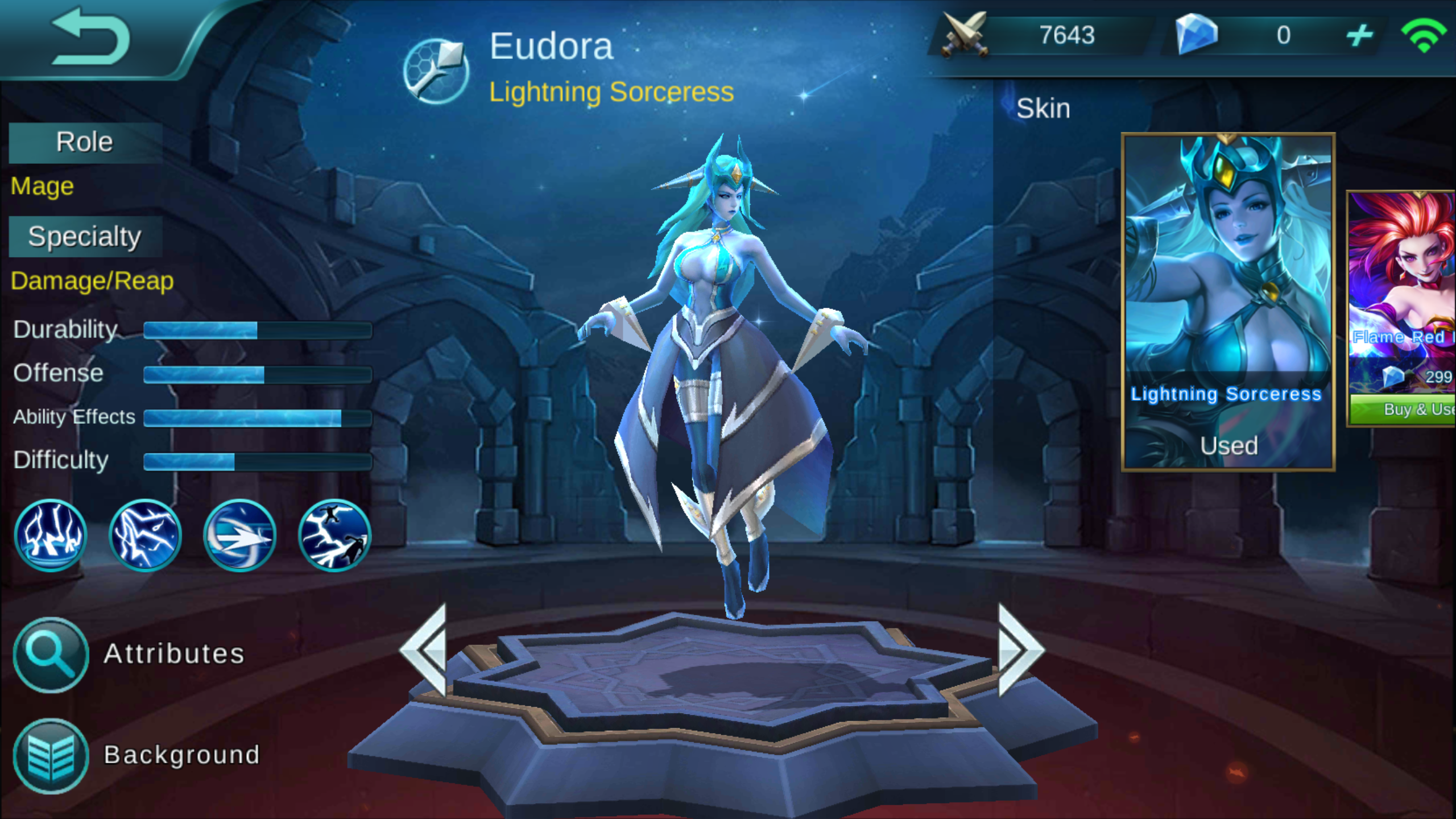View Eudora's first lightning skill icon
Screen dimensions: 1456x819
[x=51, y=535]
